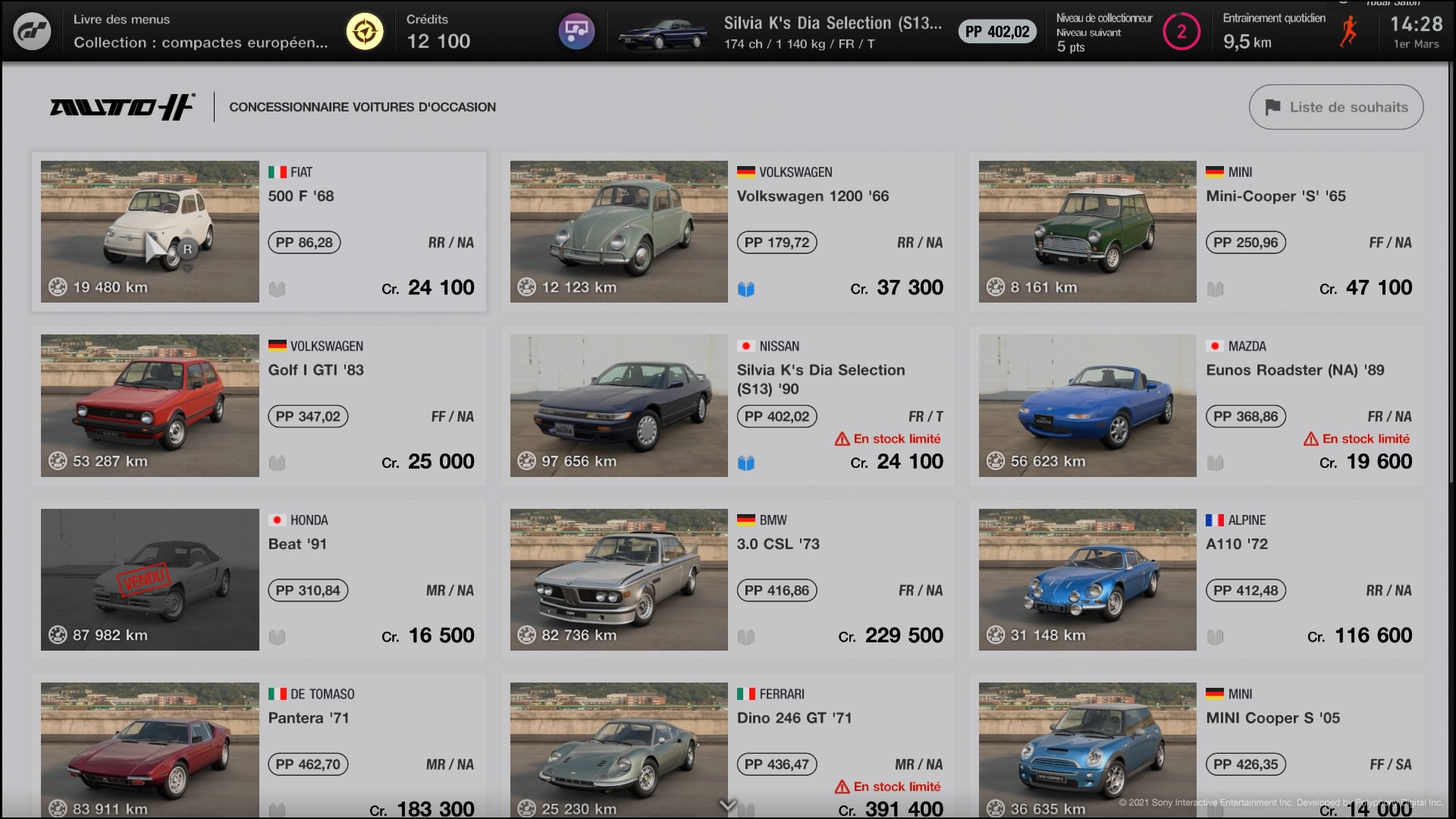Click the down chevron to show more cars
1456x819 pixels.
click(727, 805)
